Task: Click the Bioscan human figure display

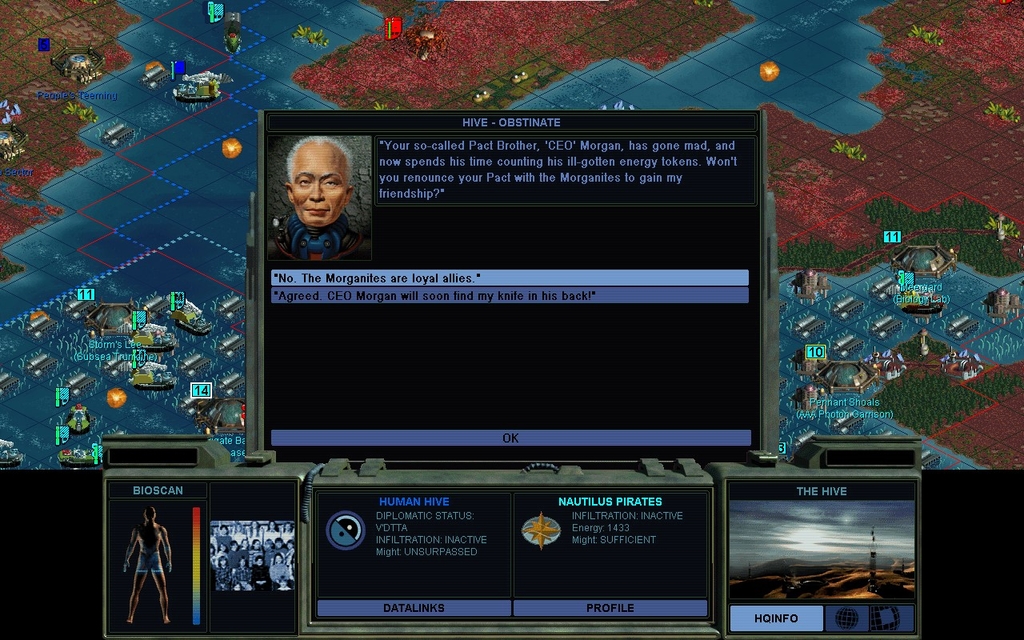Action: (148, 562)
